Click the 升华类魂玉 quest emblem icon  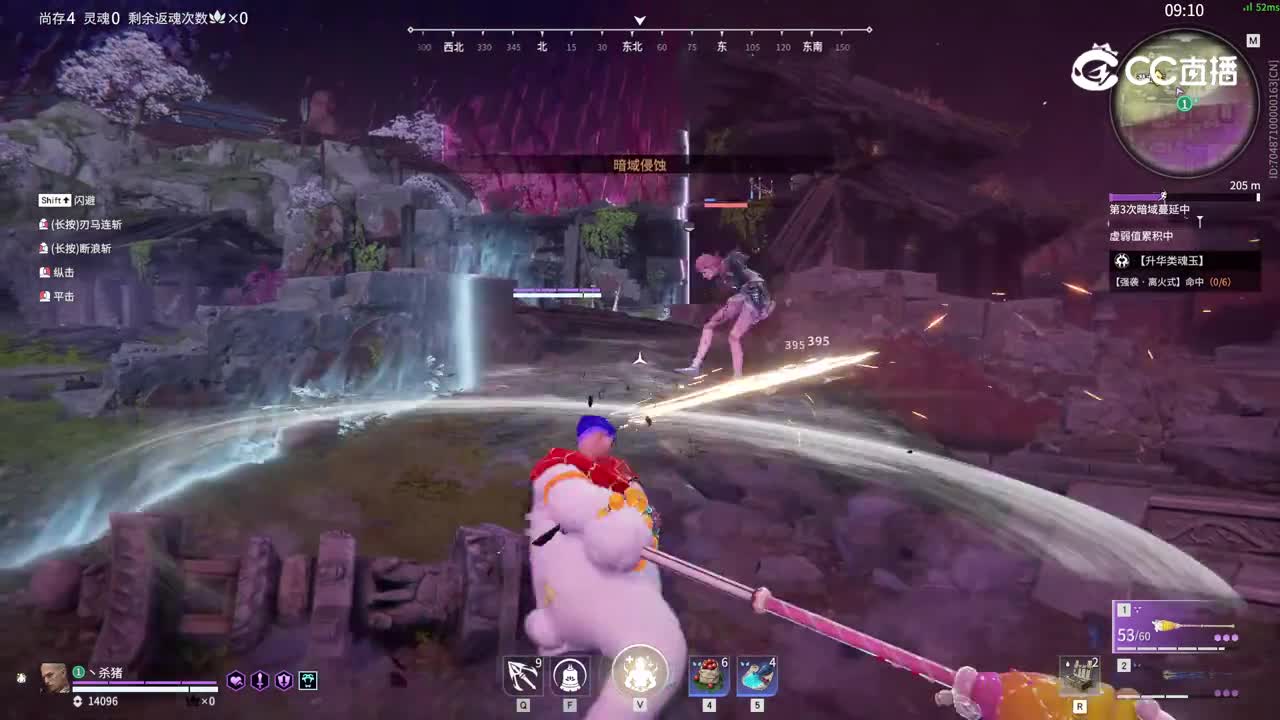click(1124, 261)
